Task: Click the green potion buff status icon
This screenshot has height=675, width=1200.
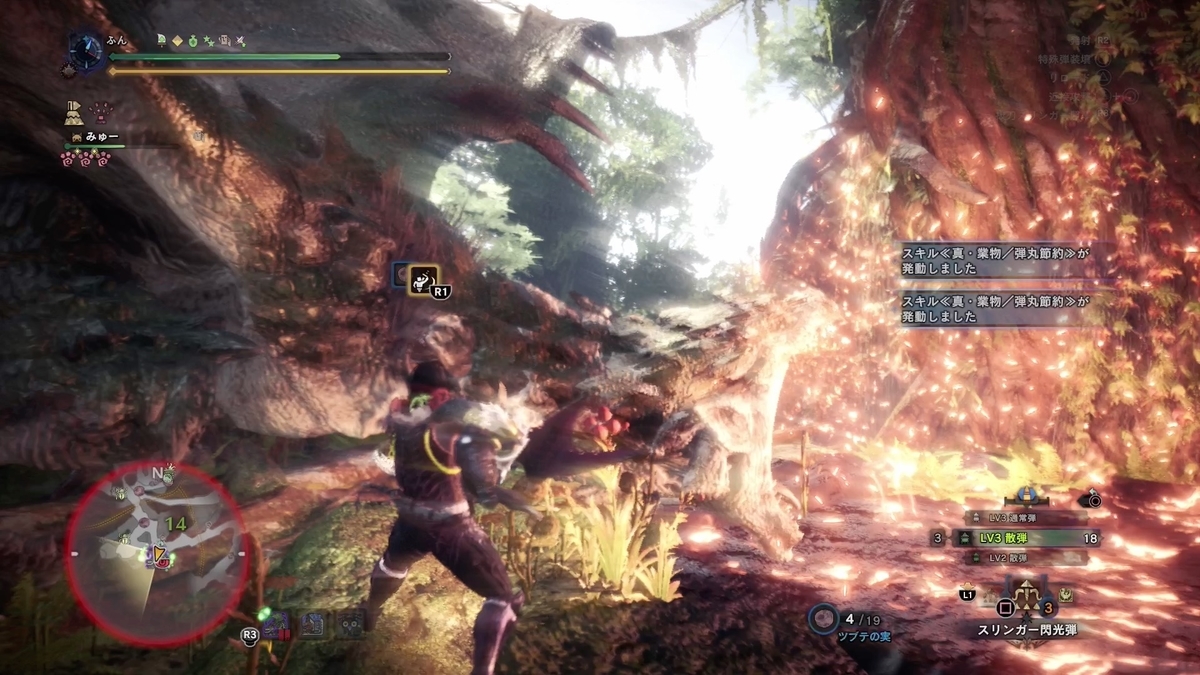Action: pos(193,41)
